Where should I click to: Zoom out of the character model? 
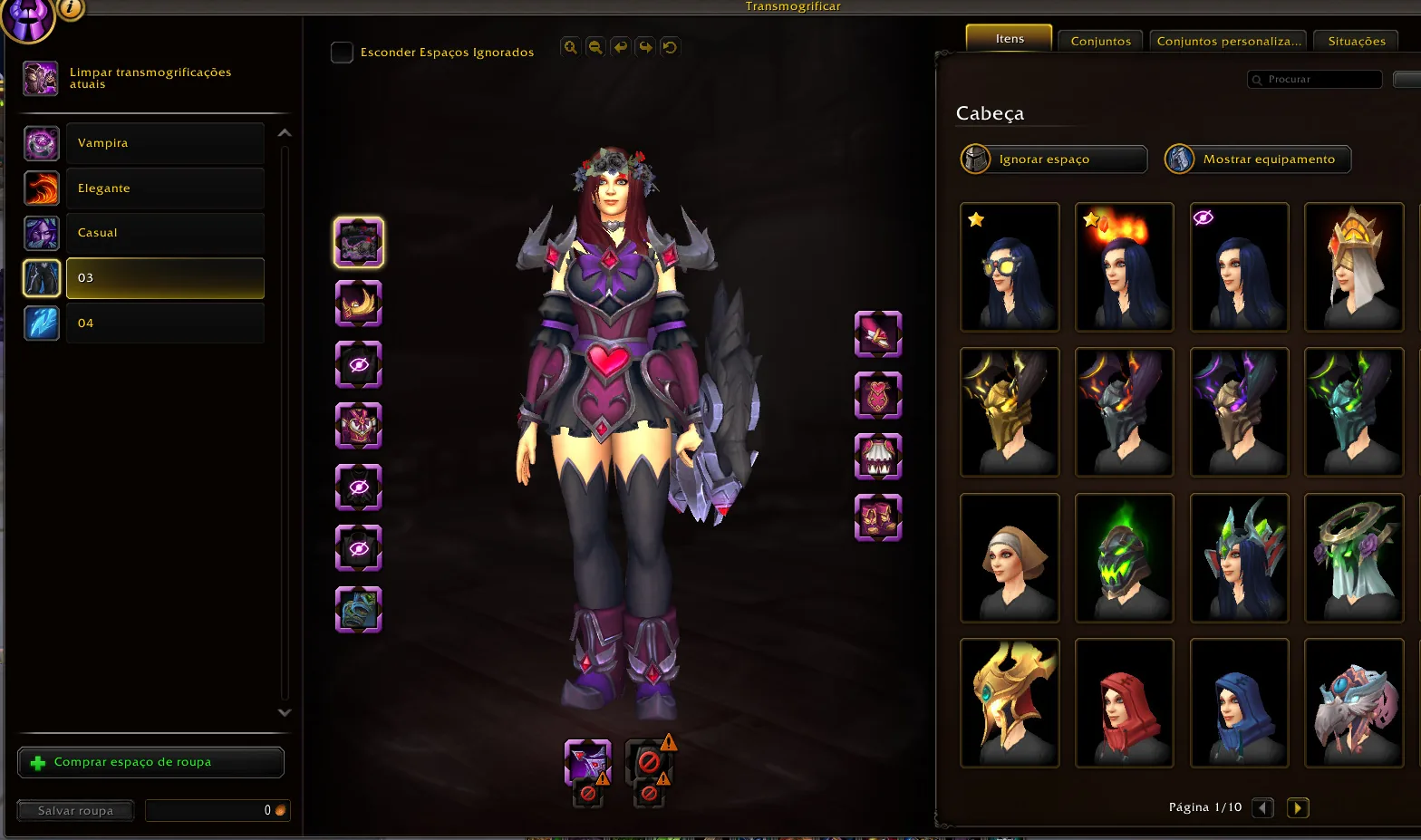[x=595, y=46]
